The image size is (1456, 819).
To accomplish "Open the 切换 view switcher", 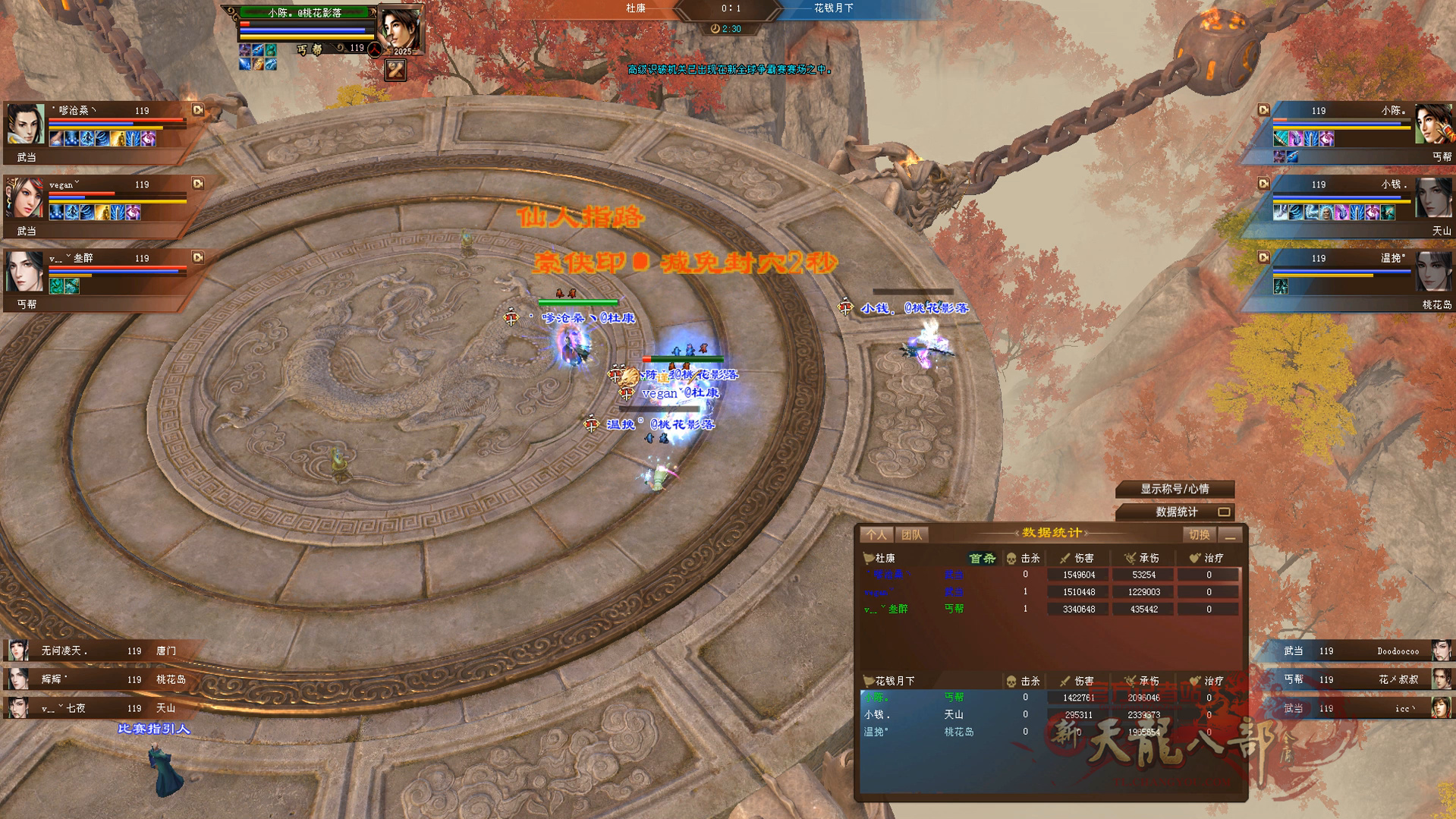I will coord(1199,534).
